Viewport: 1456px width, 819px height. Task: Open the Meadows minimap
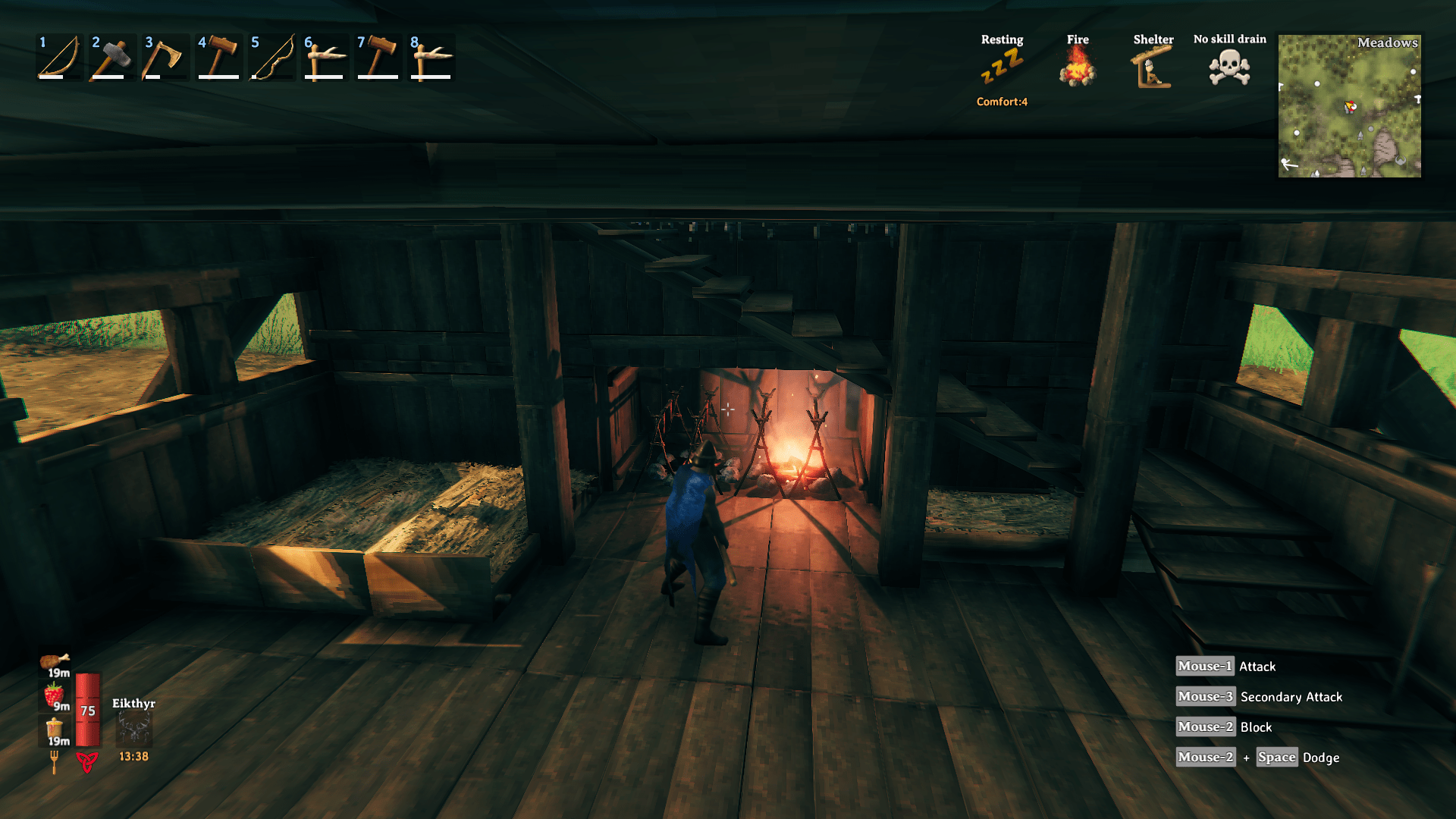(x=1349, y=105)
